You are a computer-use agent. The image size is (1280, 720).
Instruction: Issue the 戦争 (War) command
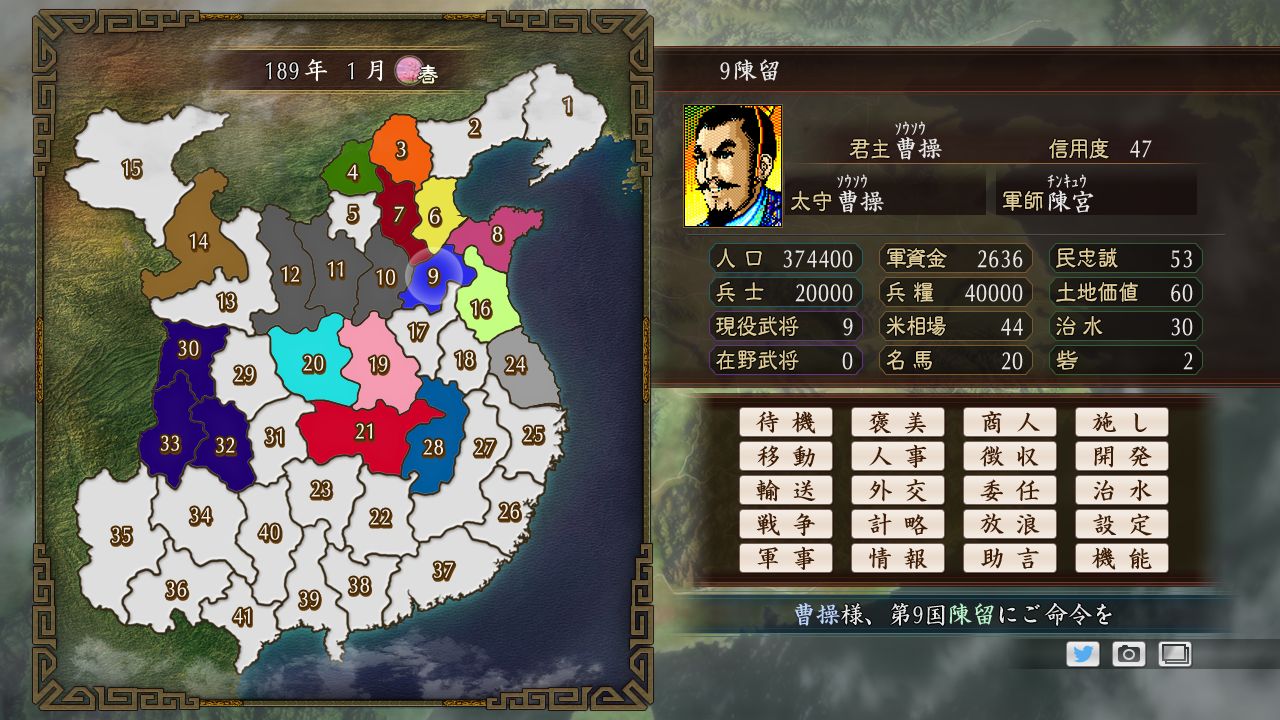click(x=786, y=524)
